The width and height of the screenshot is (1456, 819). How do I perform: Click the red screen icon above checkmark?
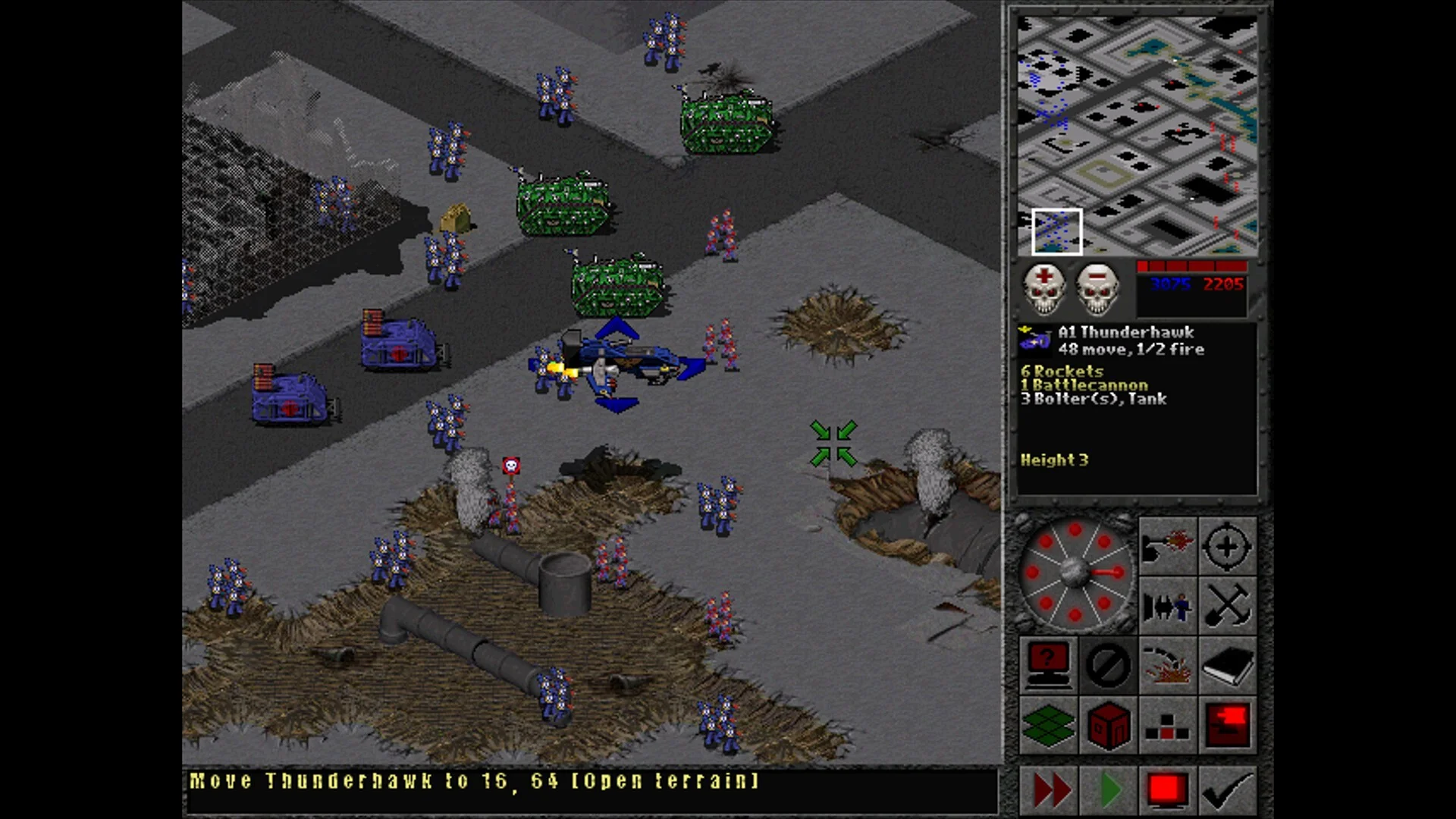(x=1227, y=726)
